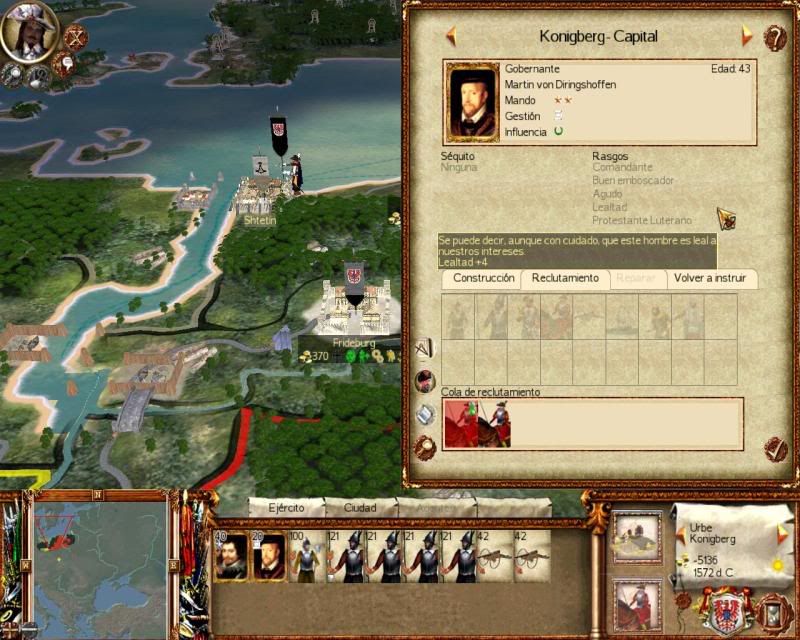This screenshot has width=800, height=640.
Task: Select the Volver a instruir tab
Action: click(711, 278)
